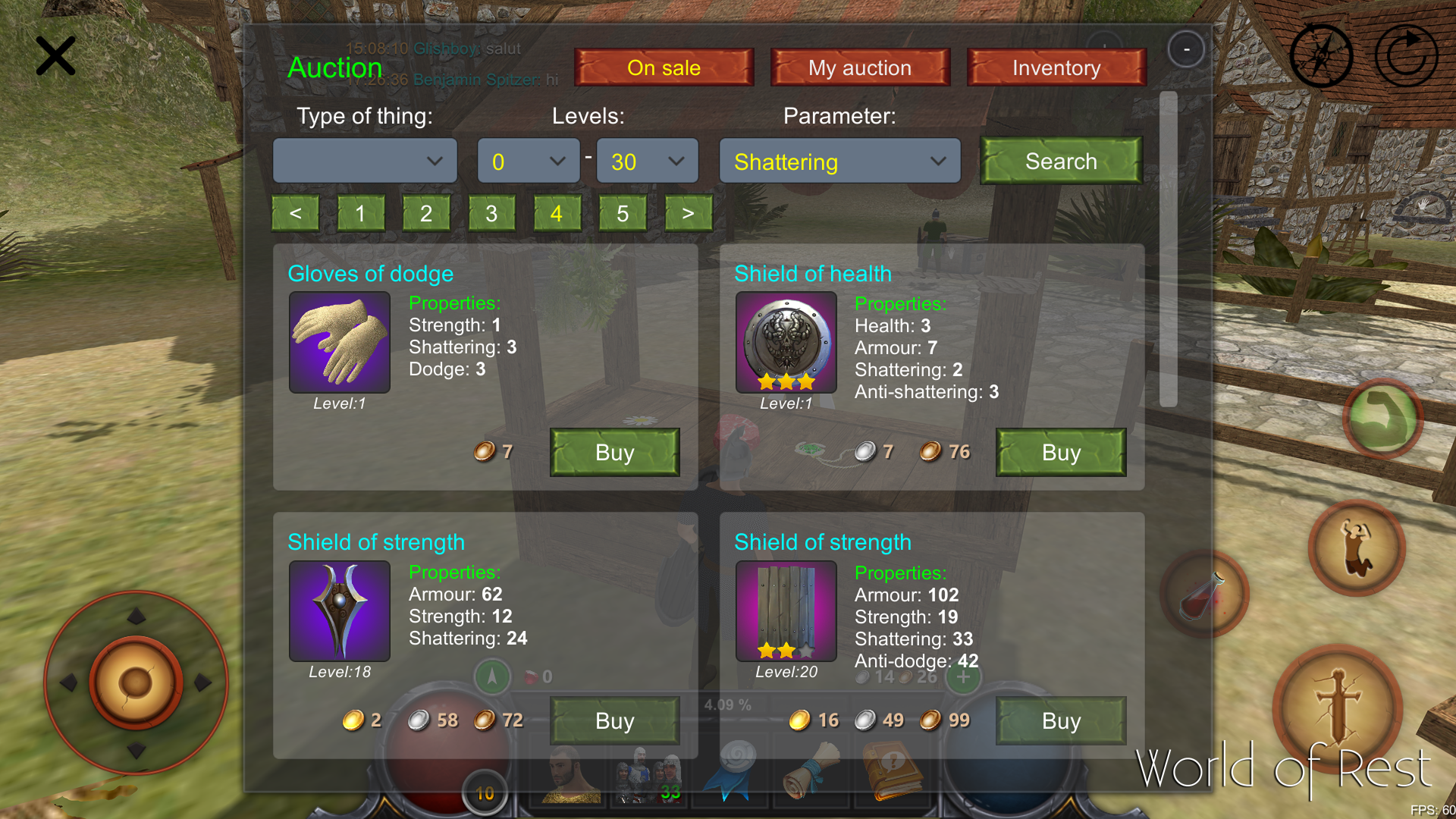Open the quests scroll icon
The height and width of the screenshot is (819, 1456).
coord(811,773)
